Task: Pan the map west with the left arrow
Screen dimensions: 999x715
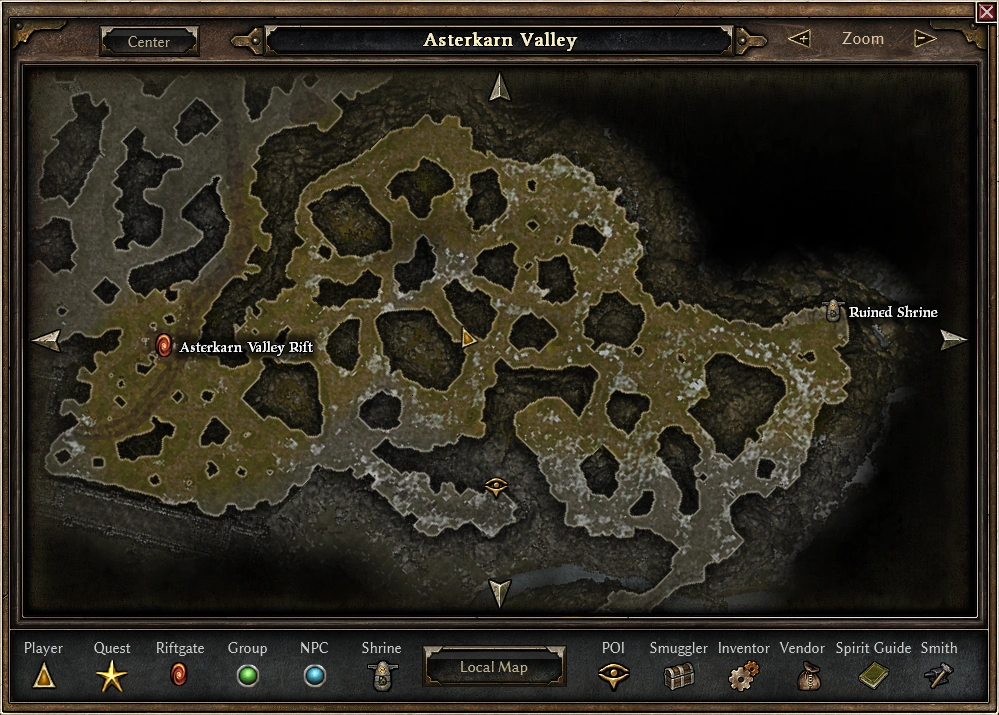Action: 46,341
